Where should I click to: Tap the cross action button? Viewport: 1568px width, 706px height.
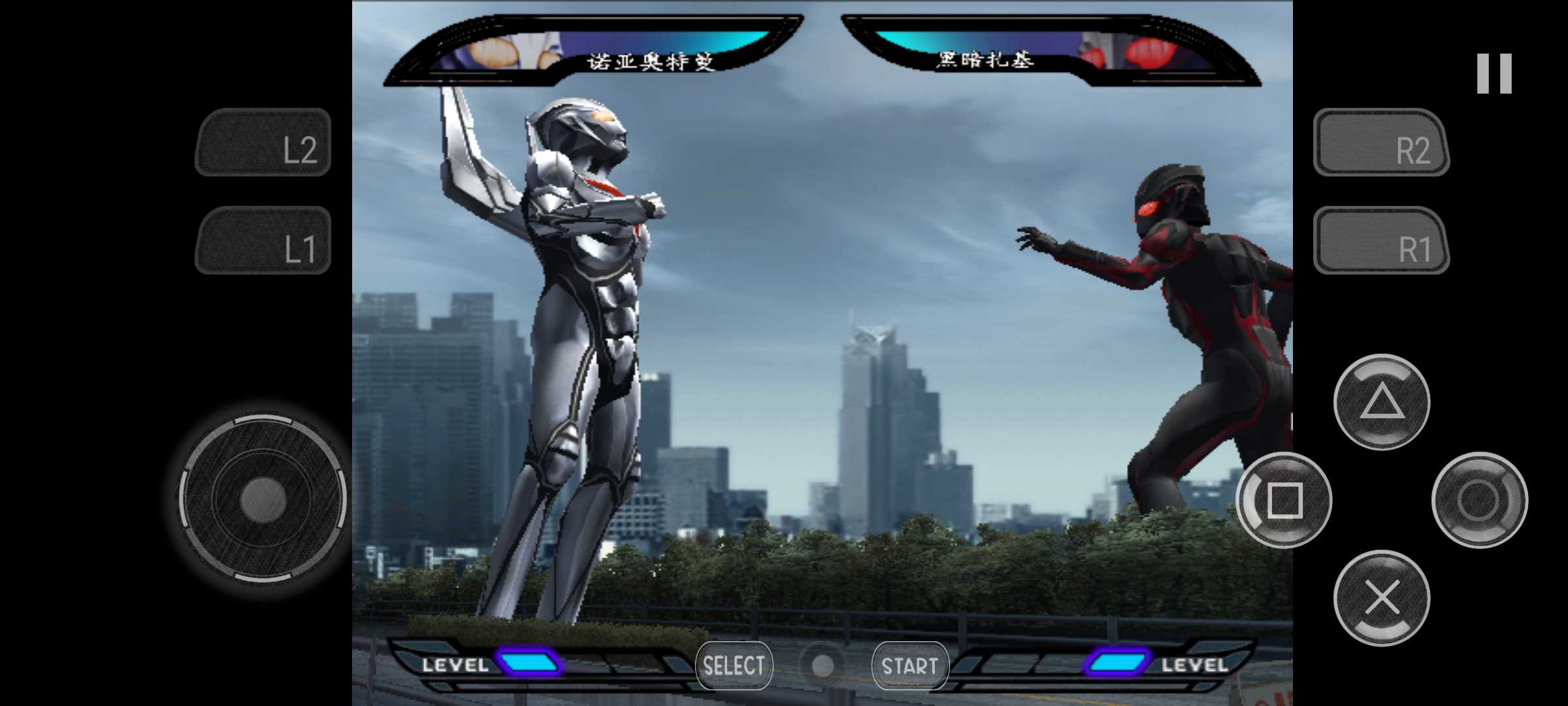(x=1381, y=598)
